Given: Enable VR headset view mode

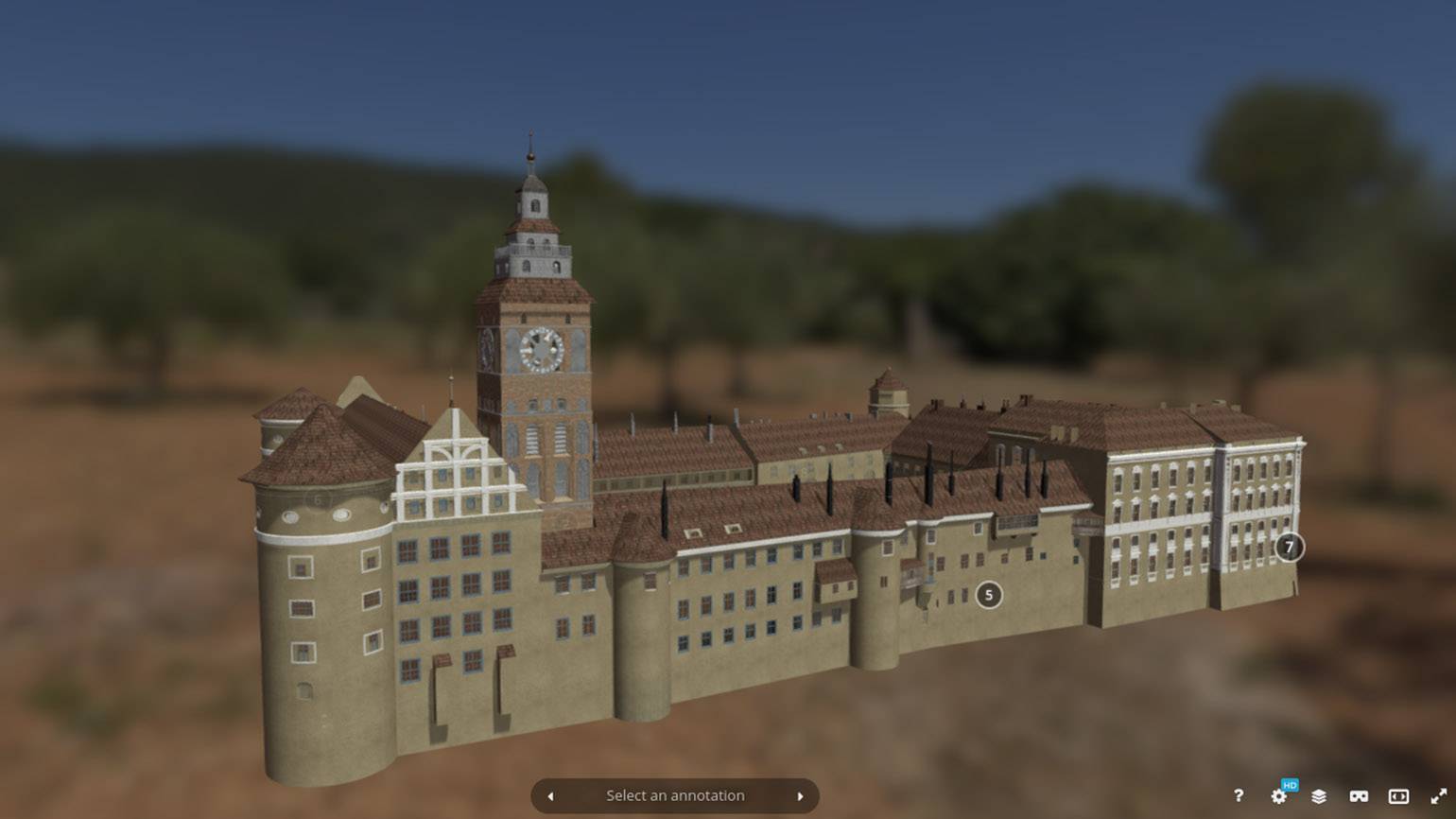Looking at the screenshot, I should (1359, 796).
